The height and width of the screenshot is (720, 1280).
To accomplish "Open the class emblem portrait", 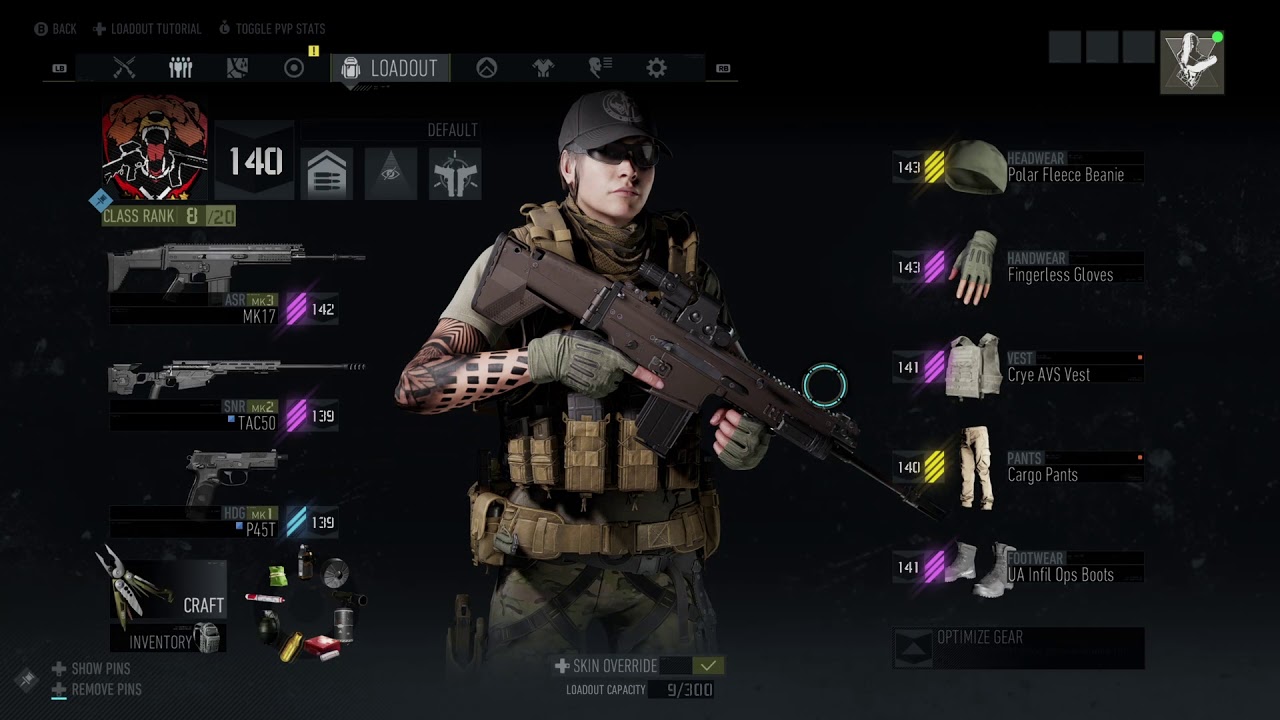I will (x=155, y=147).
